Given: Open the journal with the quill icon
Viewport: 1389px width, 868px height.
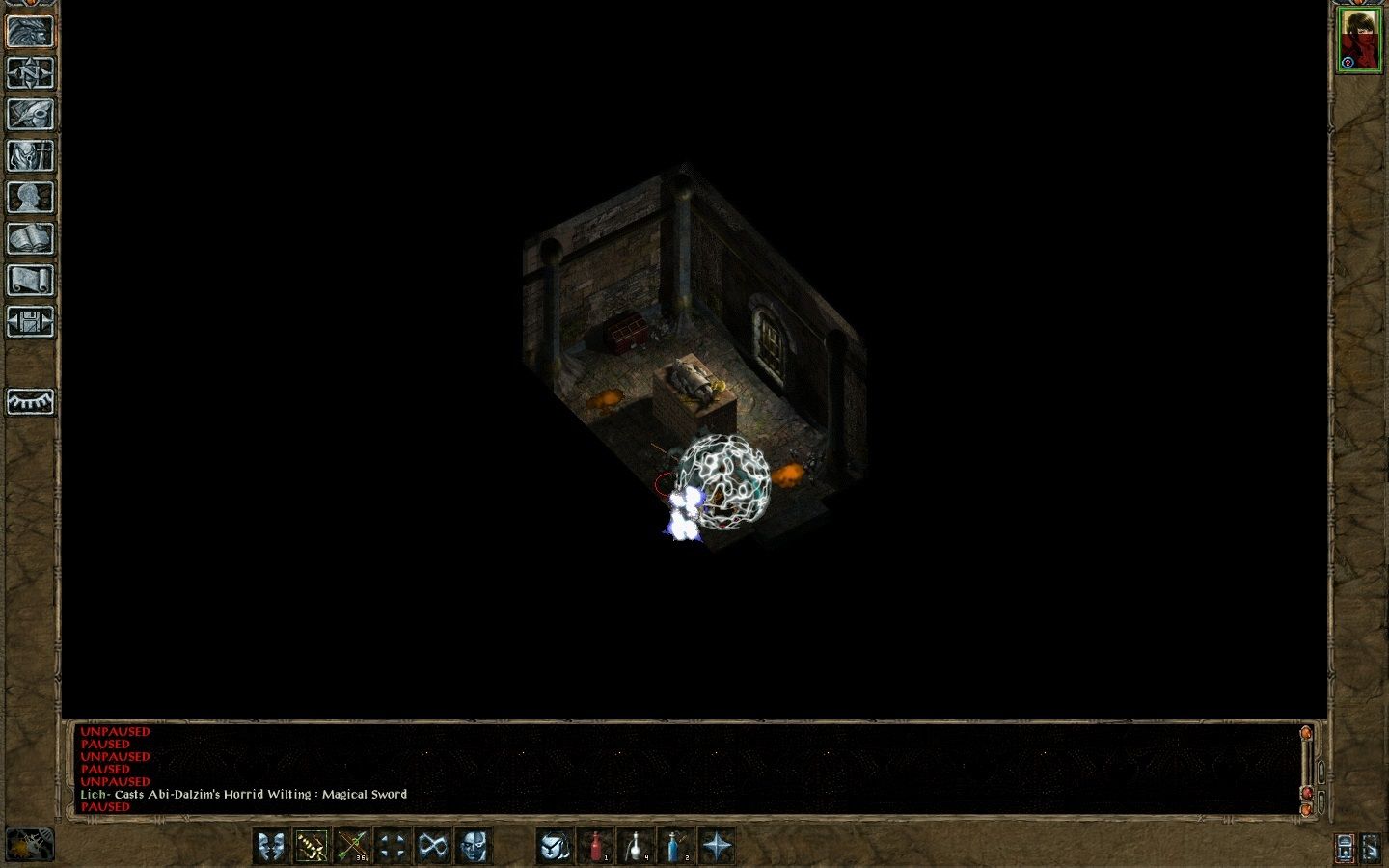Looking at the screenshot, I should [x=29, y=113].
